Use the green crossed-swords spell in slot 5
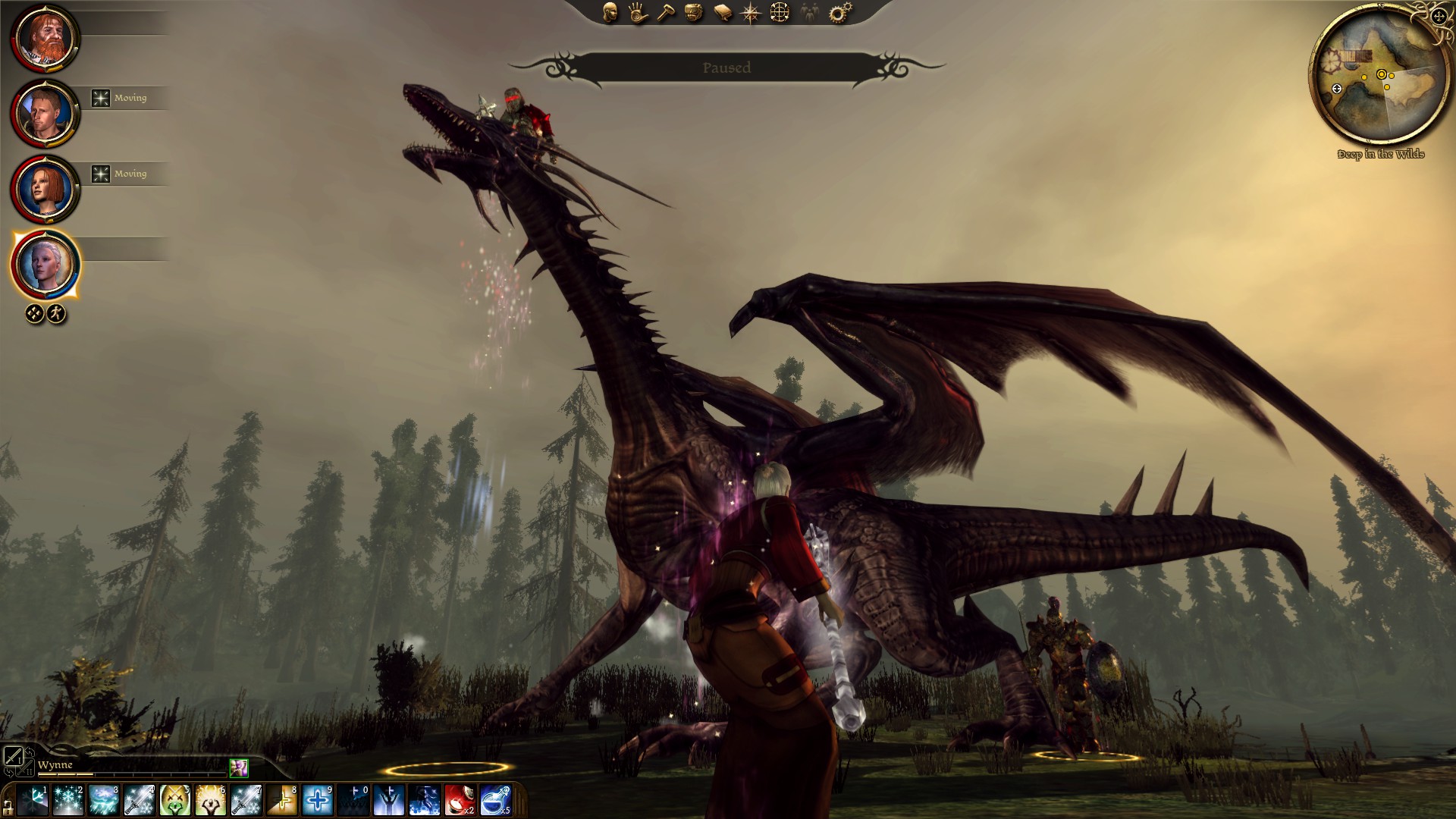The height and width of the screenshot is (819, 1456). (175, 800)
